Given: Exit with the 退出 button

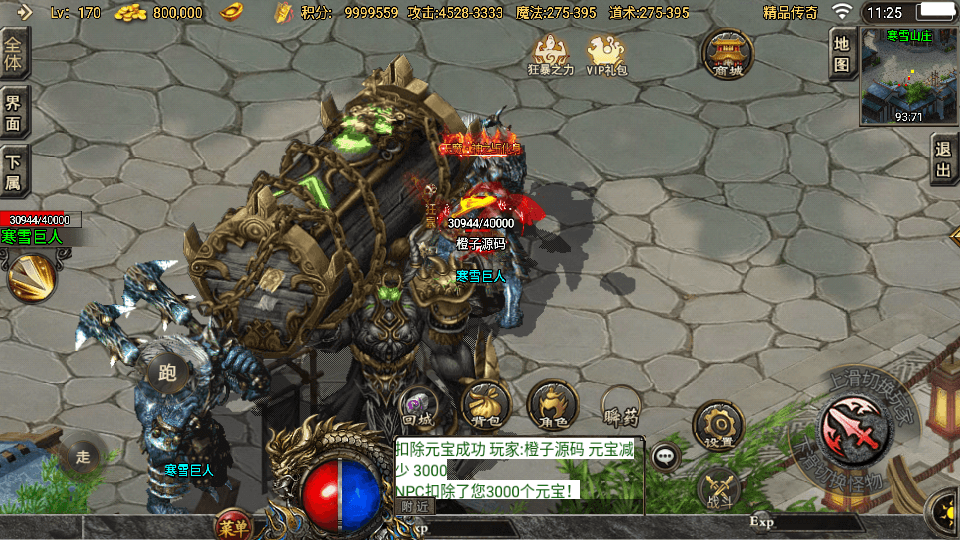Looking at the screenshot, I should coord(943,160).
